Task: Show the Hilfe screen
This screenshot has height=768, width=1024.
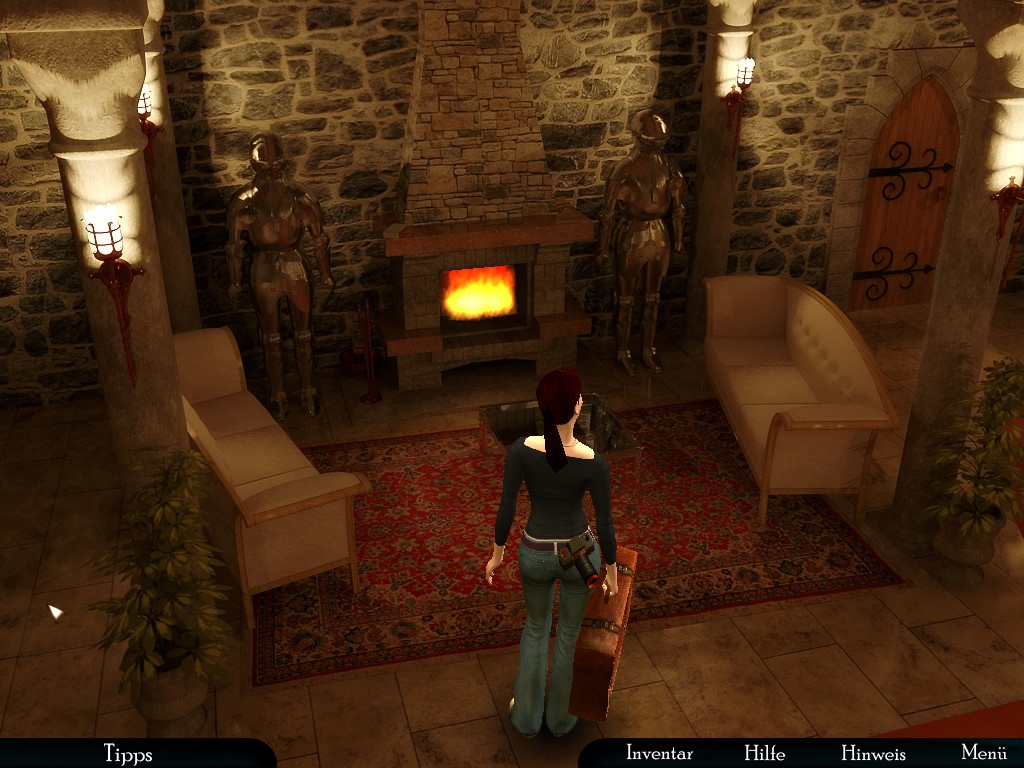Action: pos(764,753)
